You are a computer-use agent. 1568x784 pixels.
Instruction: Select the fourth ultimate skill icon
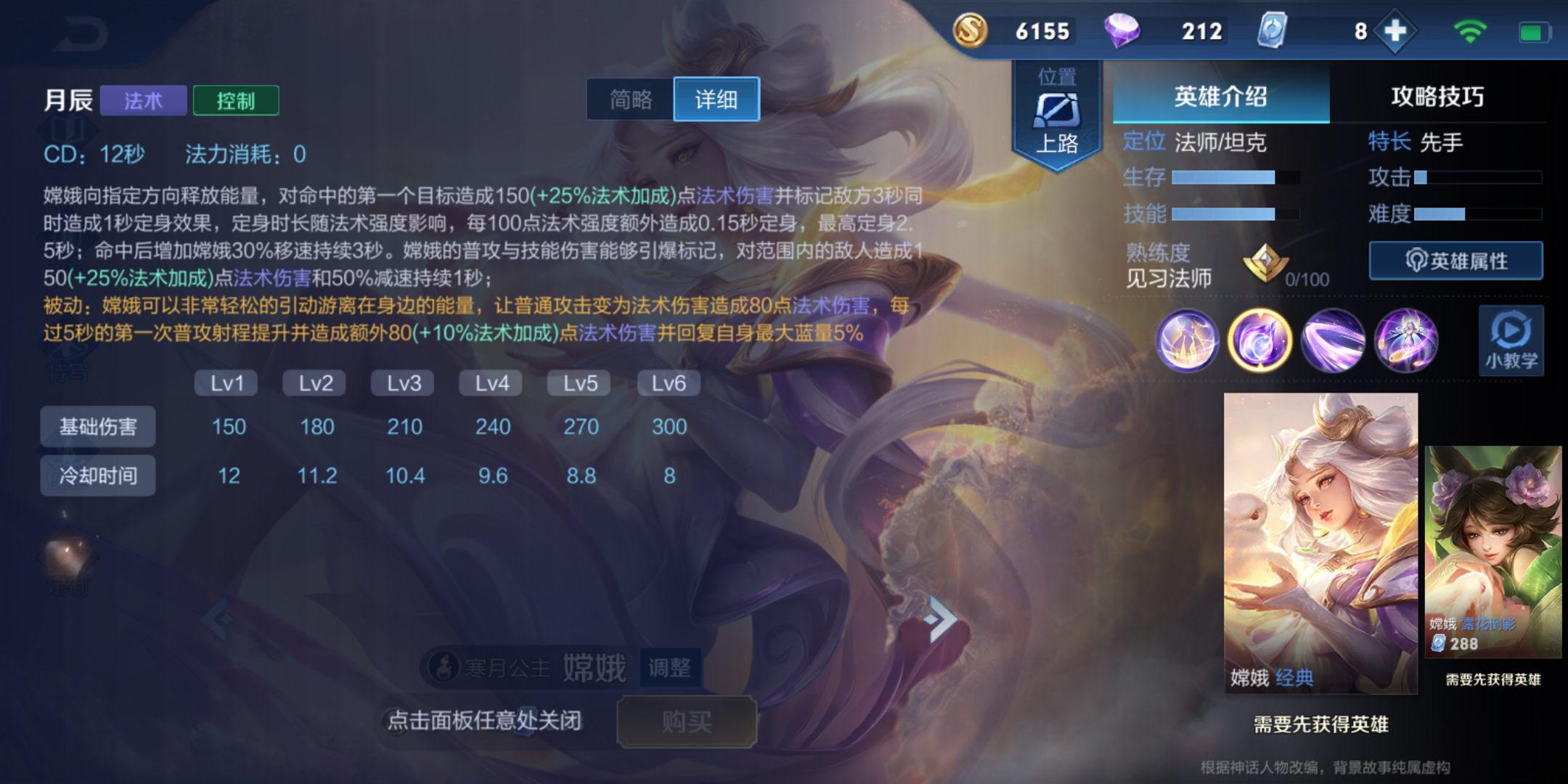pos(1408,341)
